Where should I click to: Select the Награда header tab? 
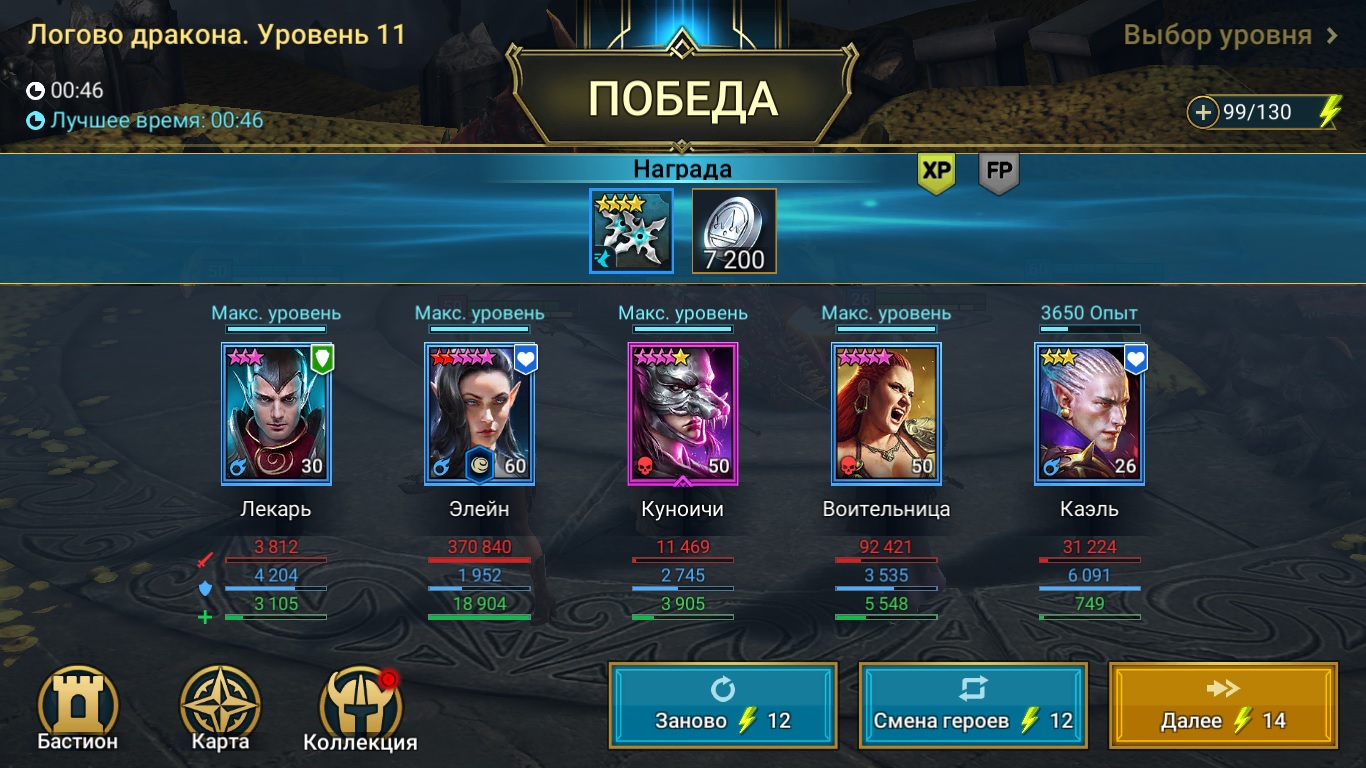coord(684,168)
